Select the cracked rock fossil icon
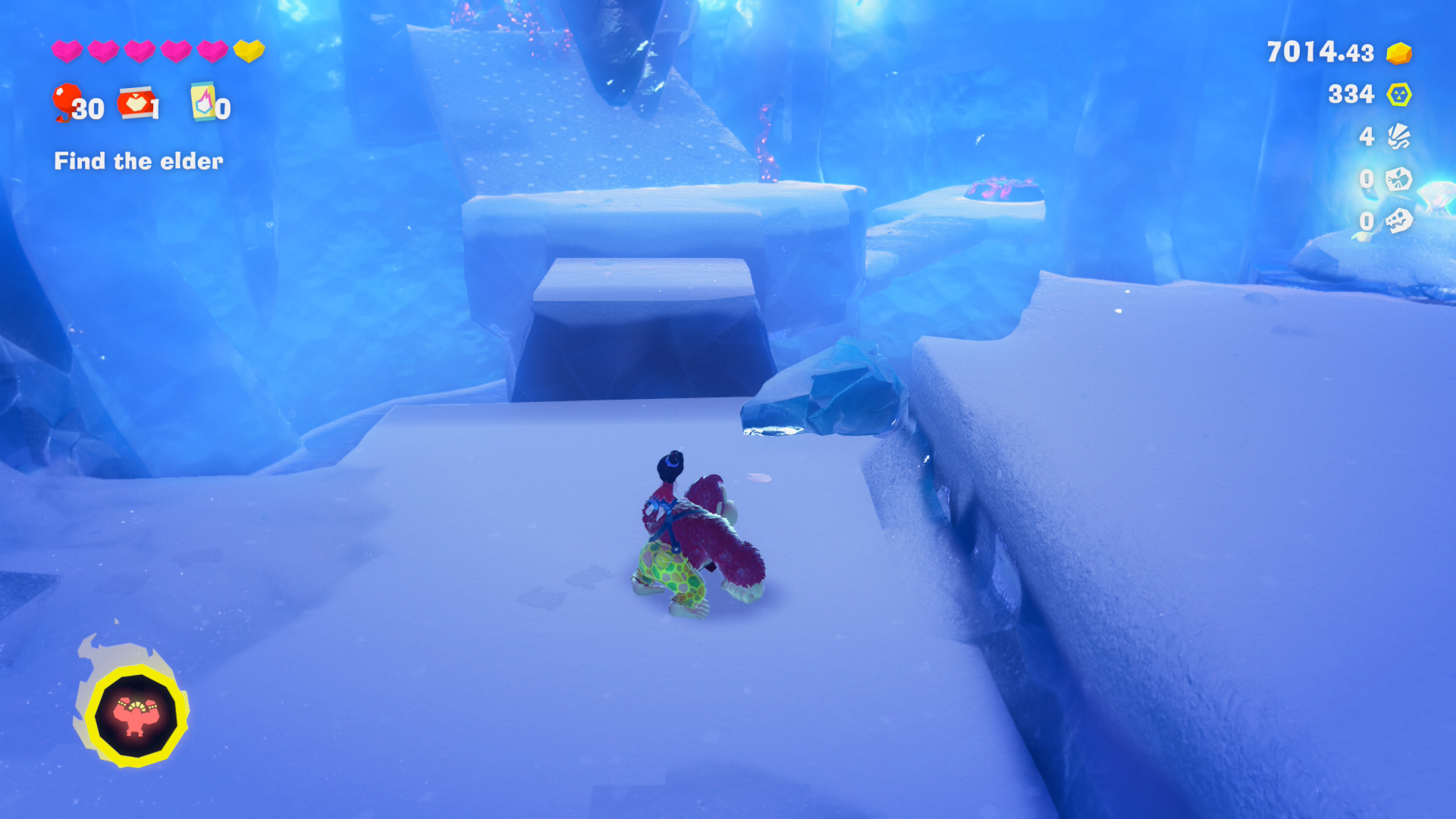This screenshot has width=1456, height=819. click(x=1398, y=179)
